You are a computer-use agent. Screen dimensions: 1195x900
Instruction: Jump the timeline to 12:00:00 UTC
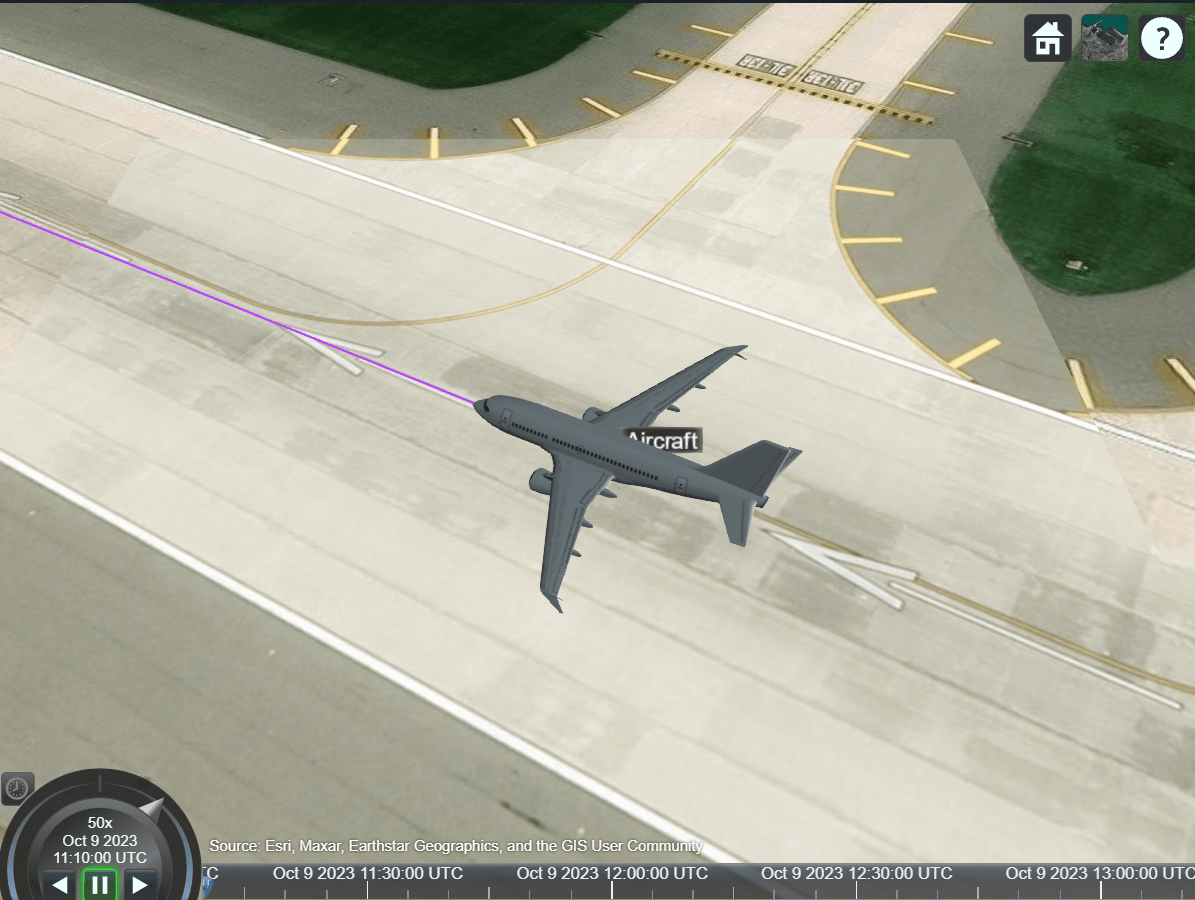(x=612, y=873)
